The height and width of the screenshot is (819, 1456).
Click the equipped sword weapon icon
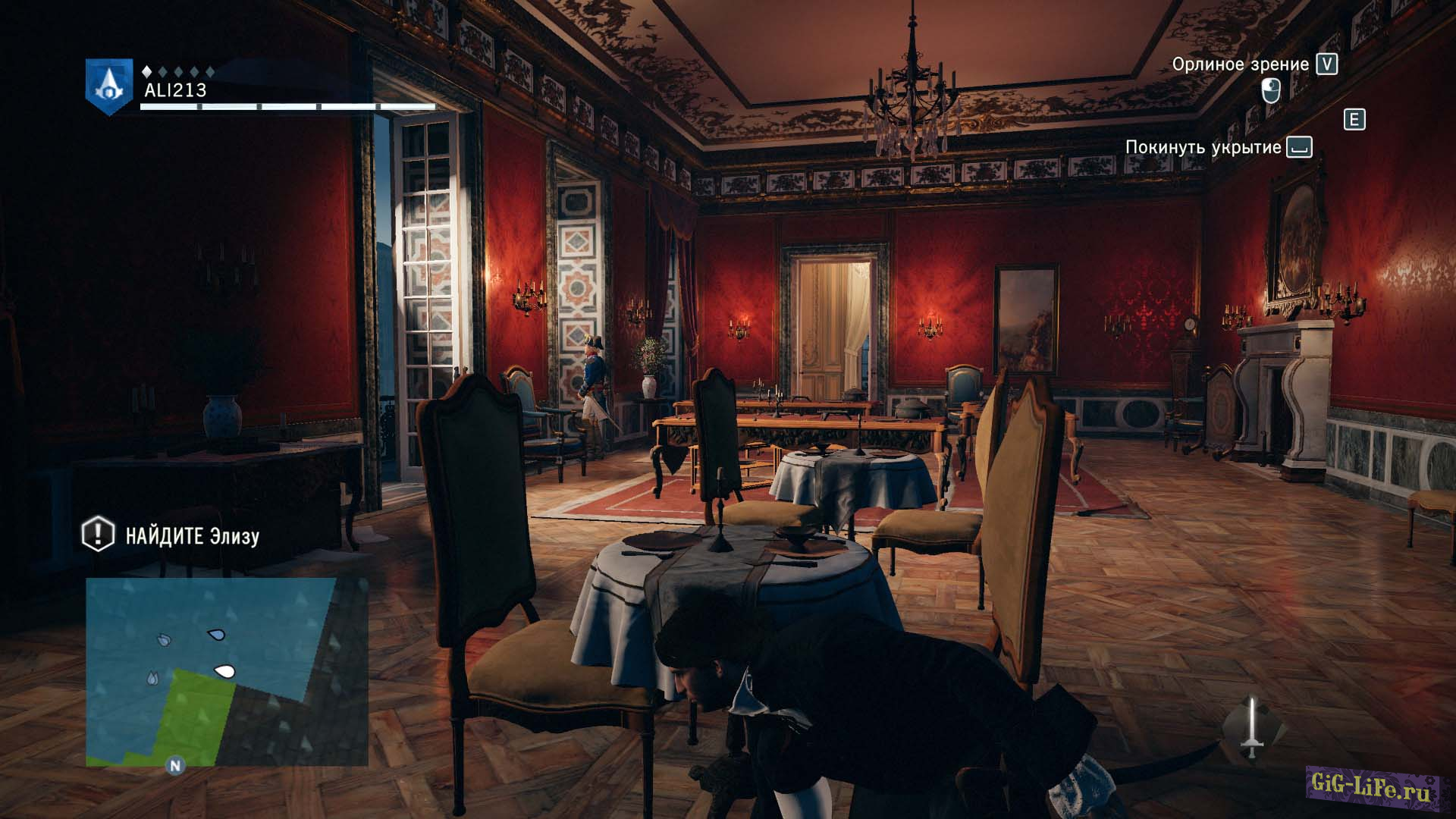1253,729
